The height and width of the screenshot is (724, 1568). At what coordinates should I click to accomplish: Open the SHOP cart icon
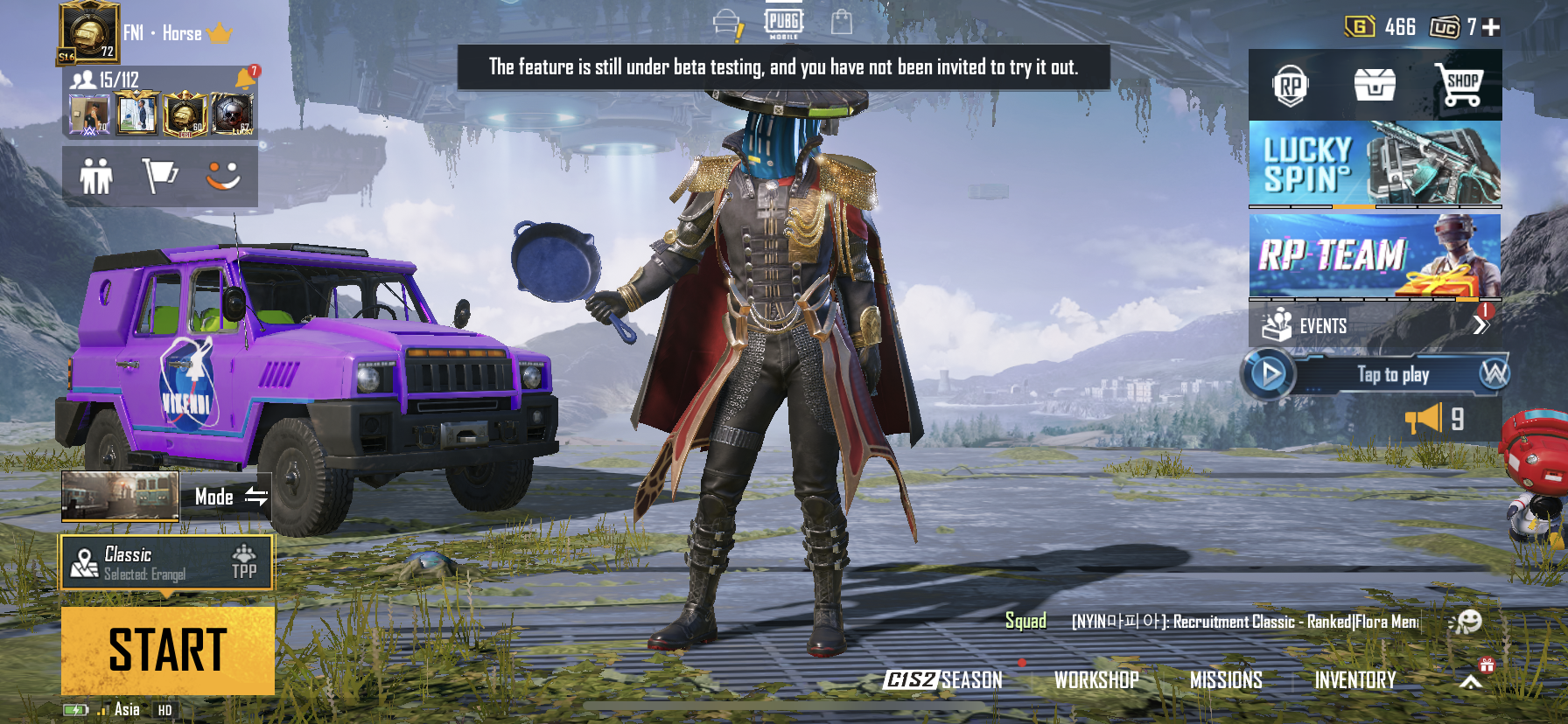(1463, 83)
